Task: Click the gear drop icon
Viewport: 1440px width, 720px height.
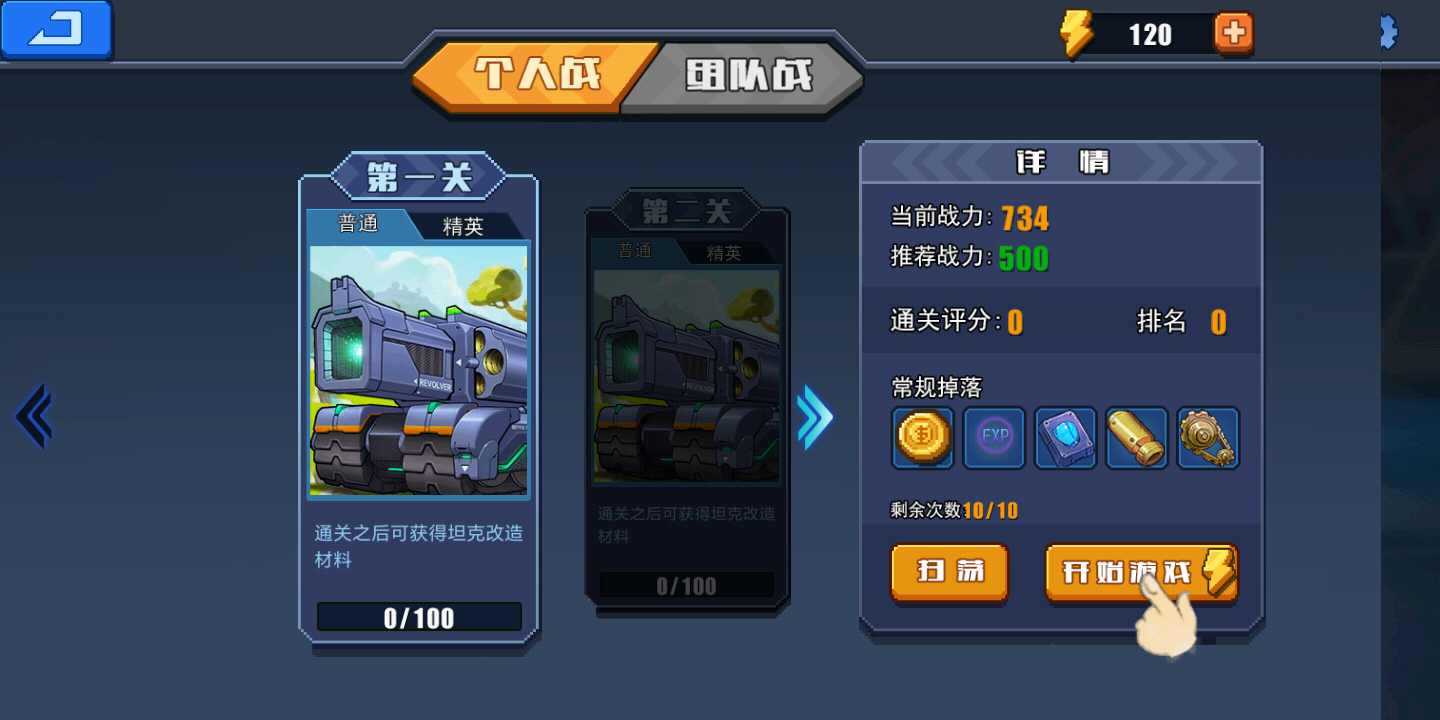Action: pyautogui.click(x=1208, y=438)
